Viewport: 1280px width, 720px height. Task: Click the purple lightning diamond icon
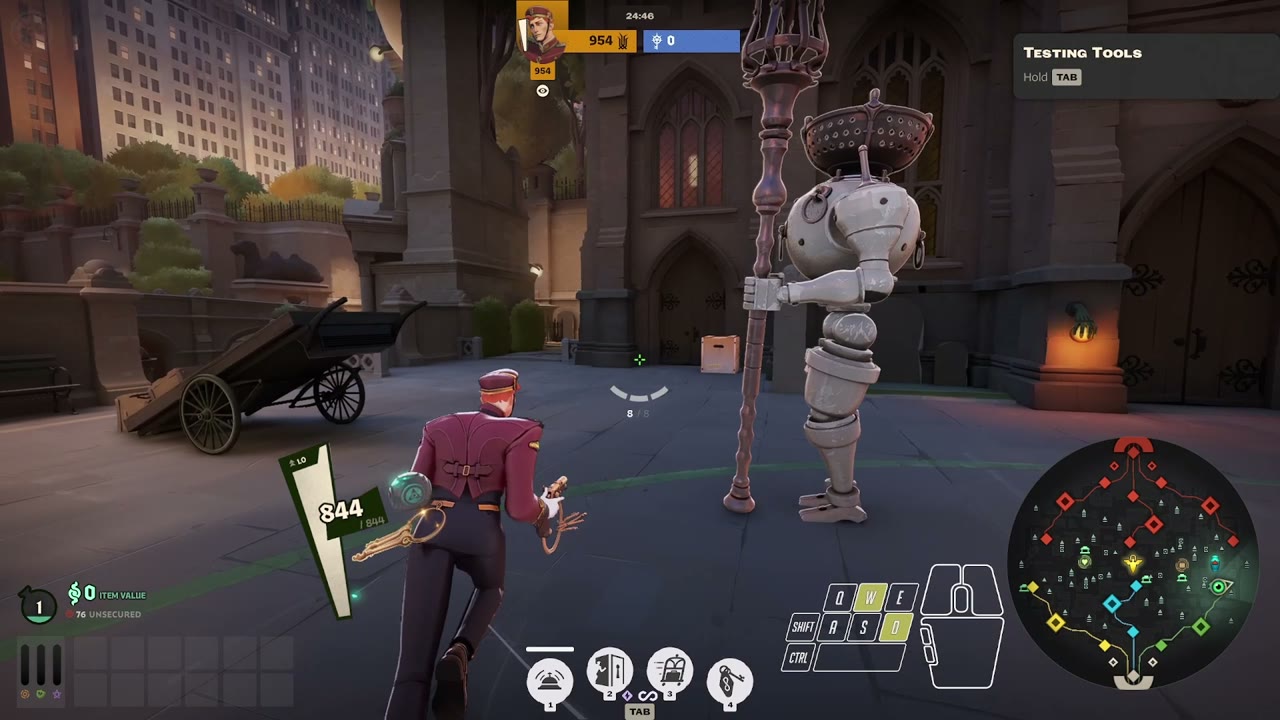(627, 695)
